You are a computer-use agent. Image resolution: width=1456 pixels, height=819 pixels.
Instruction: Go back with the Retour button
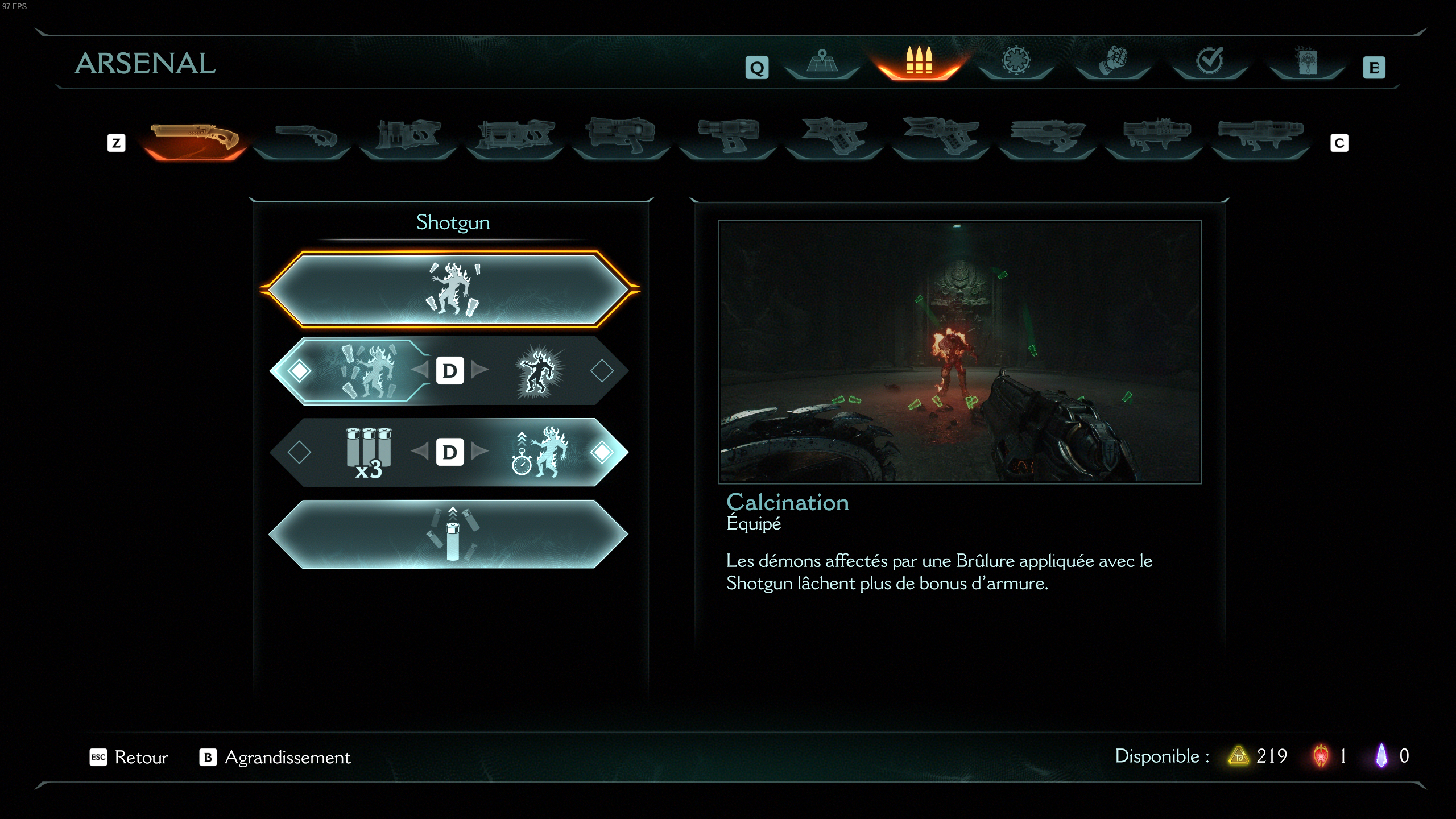point(130,757)
